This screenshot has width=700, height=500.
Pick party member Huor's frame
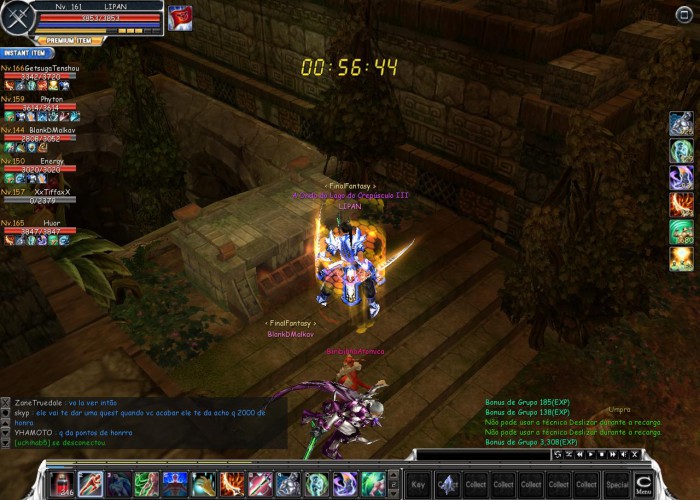[40, 227]
